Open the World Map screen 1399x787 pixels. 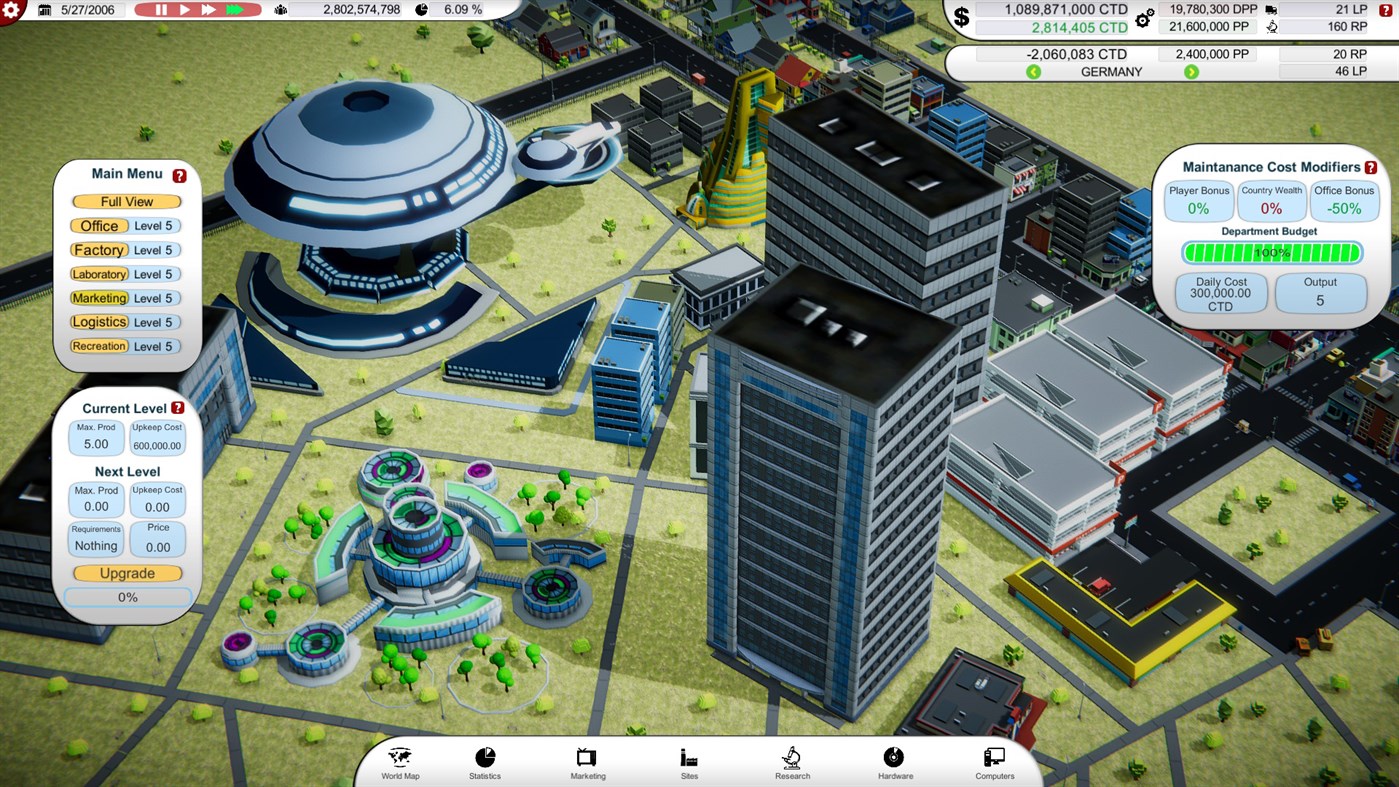pos(399,762)
